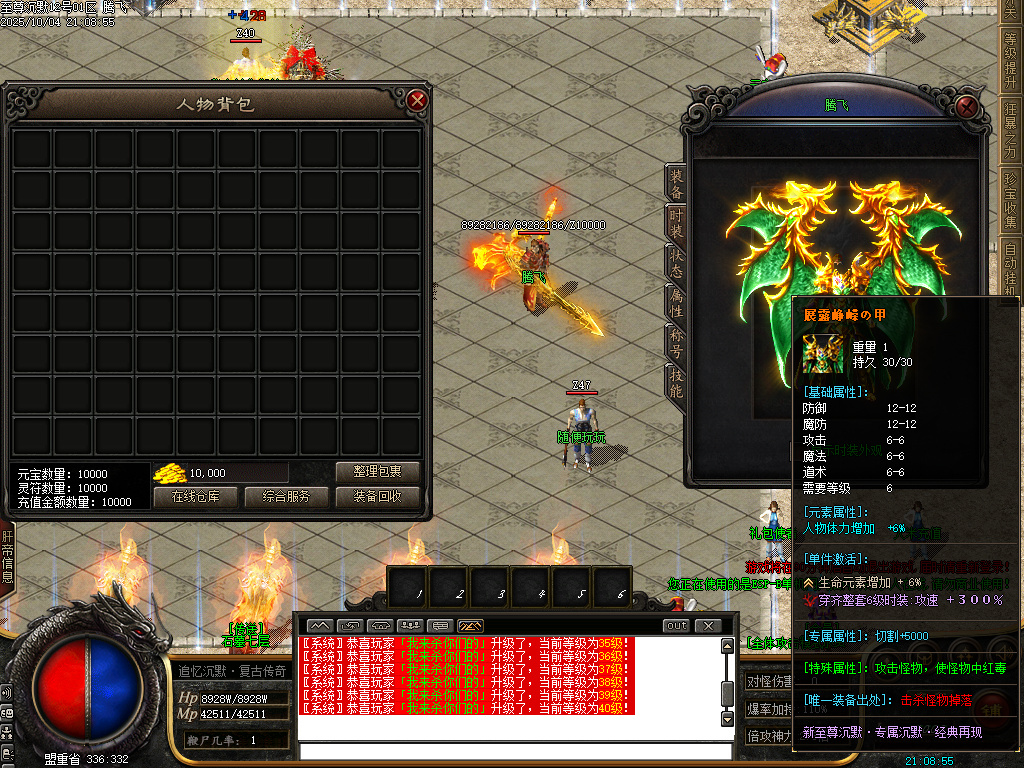Image resolution: width=1024 pixels, height=768 pixels.
Task: Click the chat panel's 'out' button
Action: 677,626
